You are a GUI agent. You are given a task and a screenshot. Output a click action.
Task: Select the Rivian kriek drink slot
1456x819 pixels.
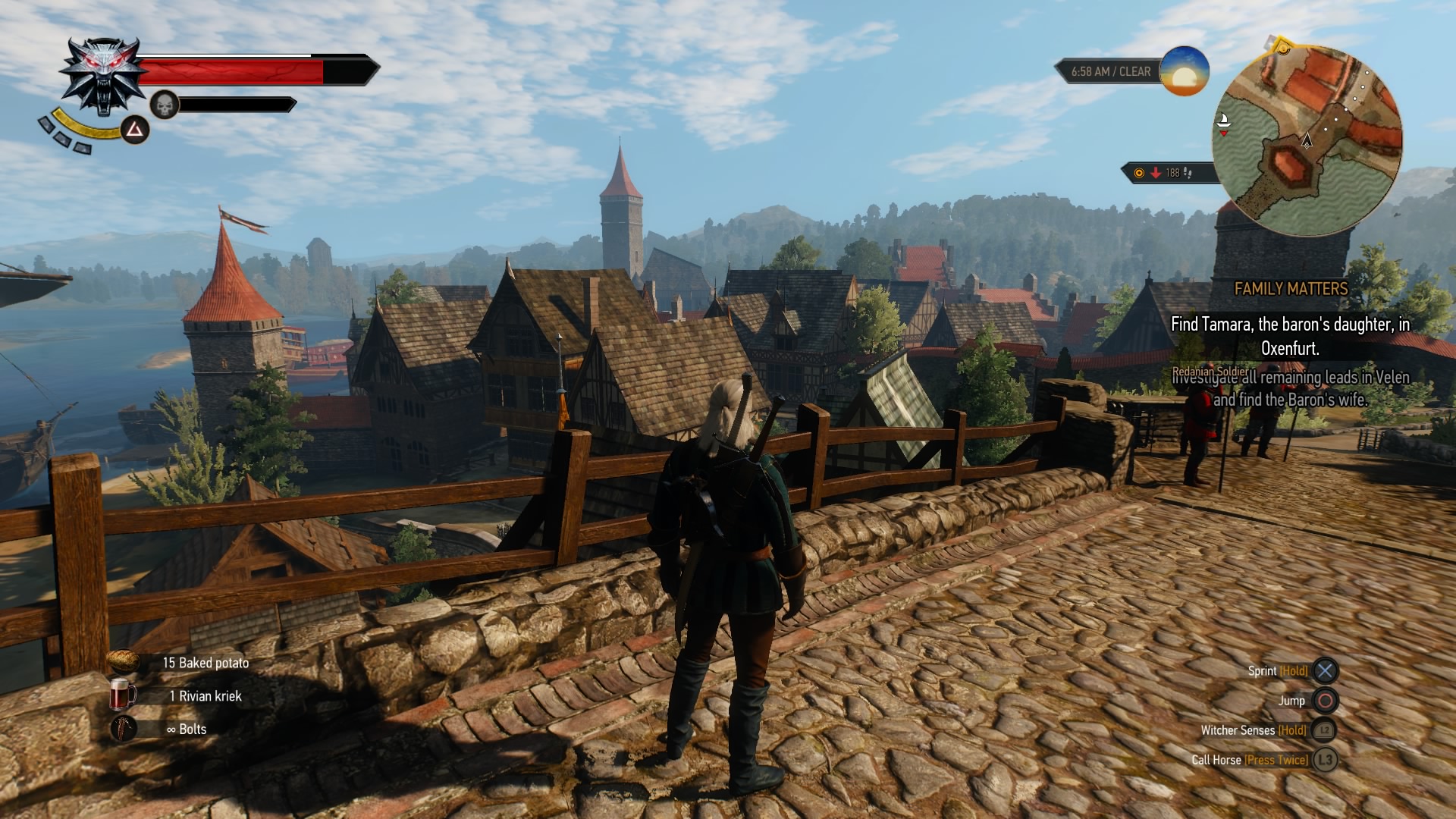pos(124,695)
